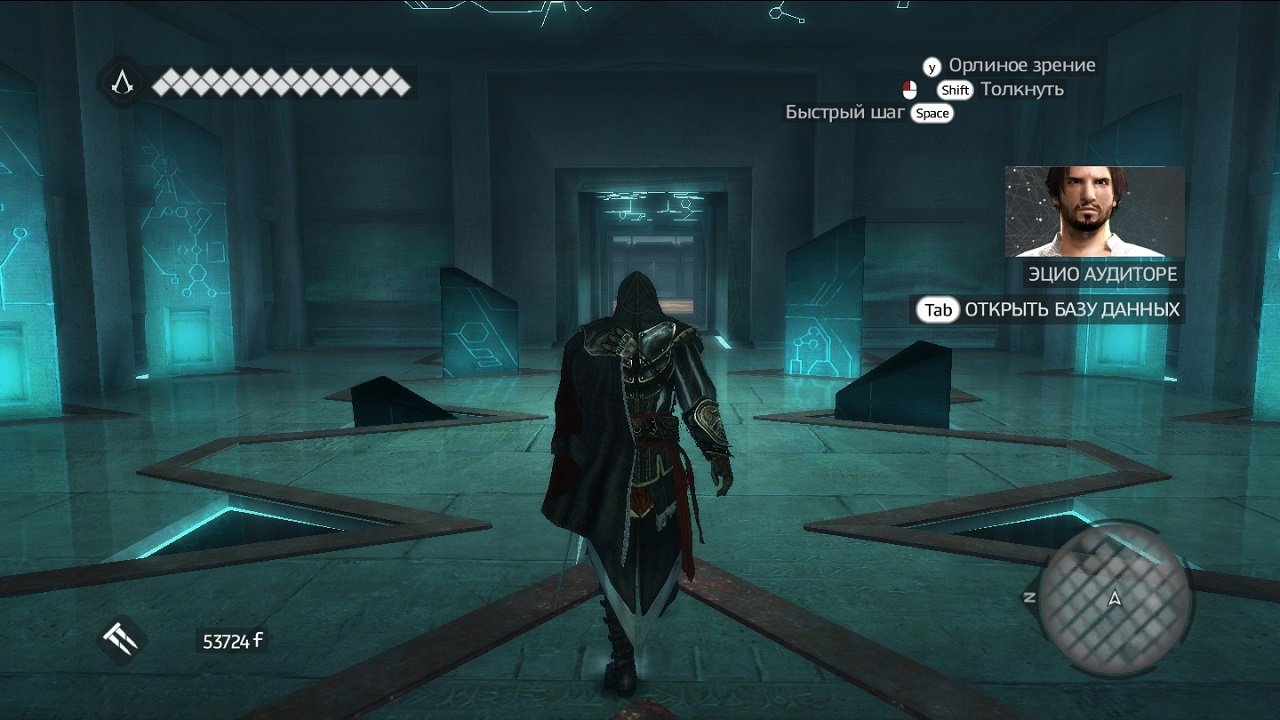Open the database with the Tab key prompt
1280x720 pixels.
(937, 310)
